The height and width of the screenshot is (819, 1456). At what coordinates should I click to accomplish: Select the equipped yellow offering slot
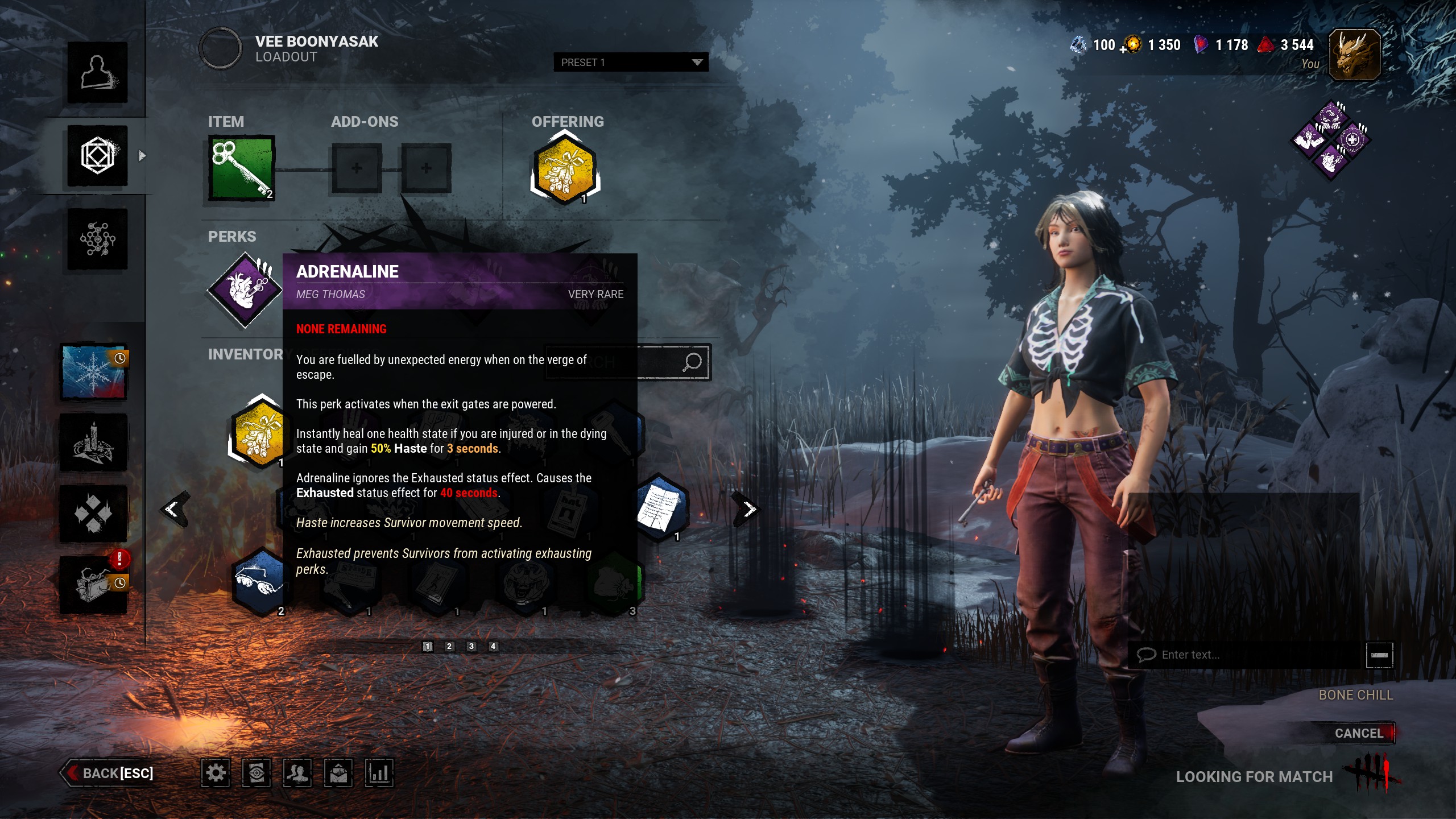click(x=565, y=169)
